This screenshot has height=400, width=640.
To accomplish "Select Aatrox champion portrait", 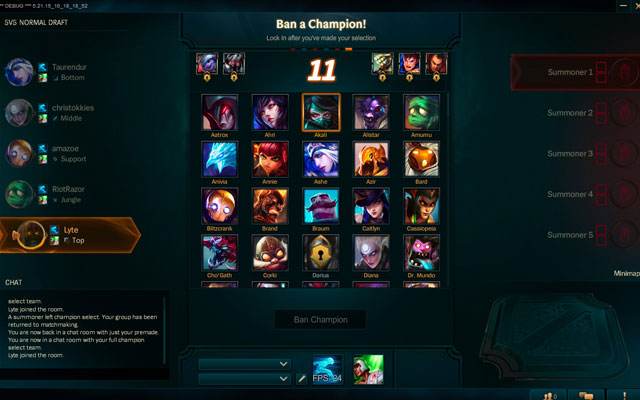I will (x=219, y=111).
